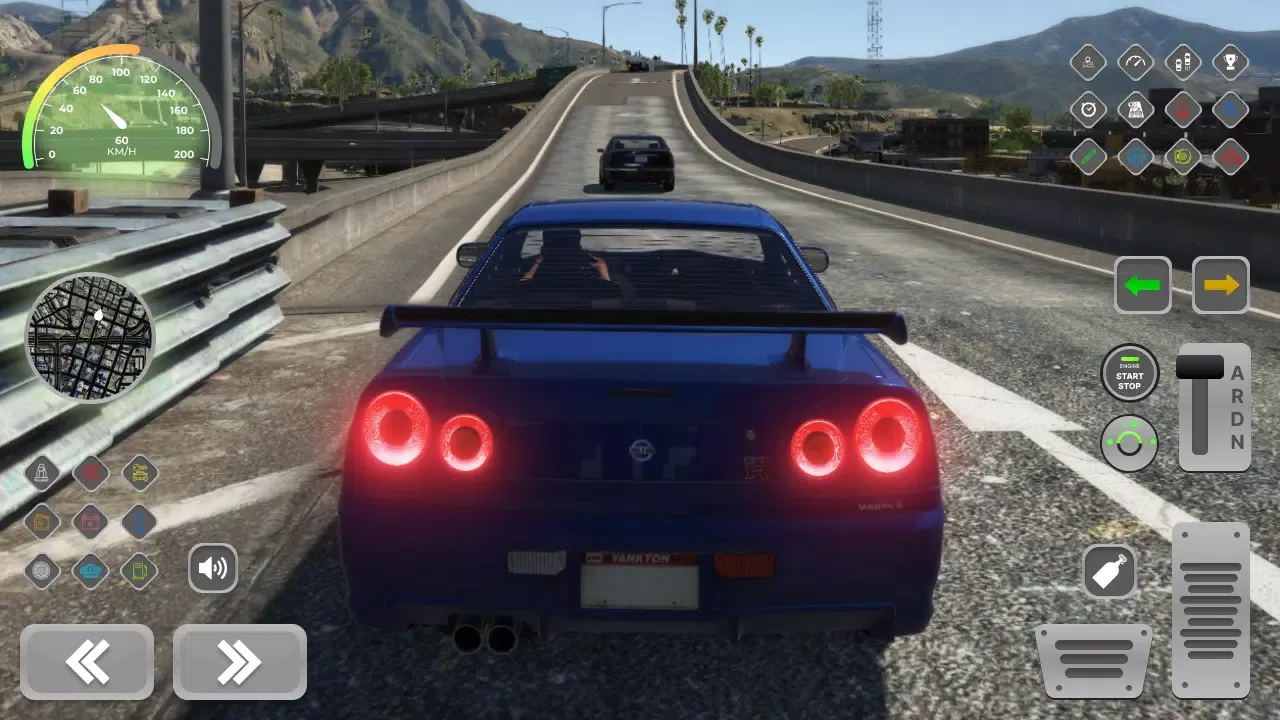Open the car seat icon
This screenshot has width=1280, height=720.
[43, 473]
